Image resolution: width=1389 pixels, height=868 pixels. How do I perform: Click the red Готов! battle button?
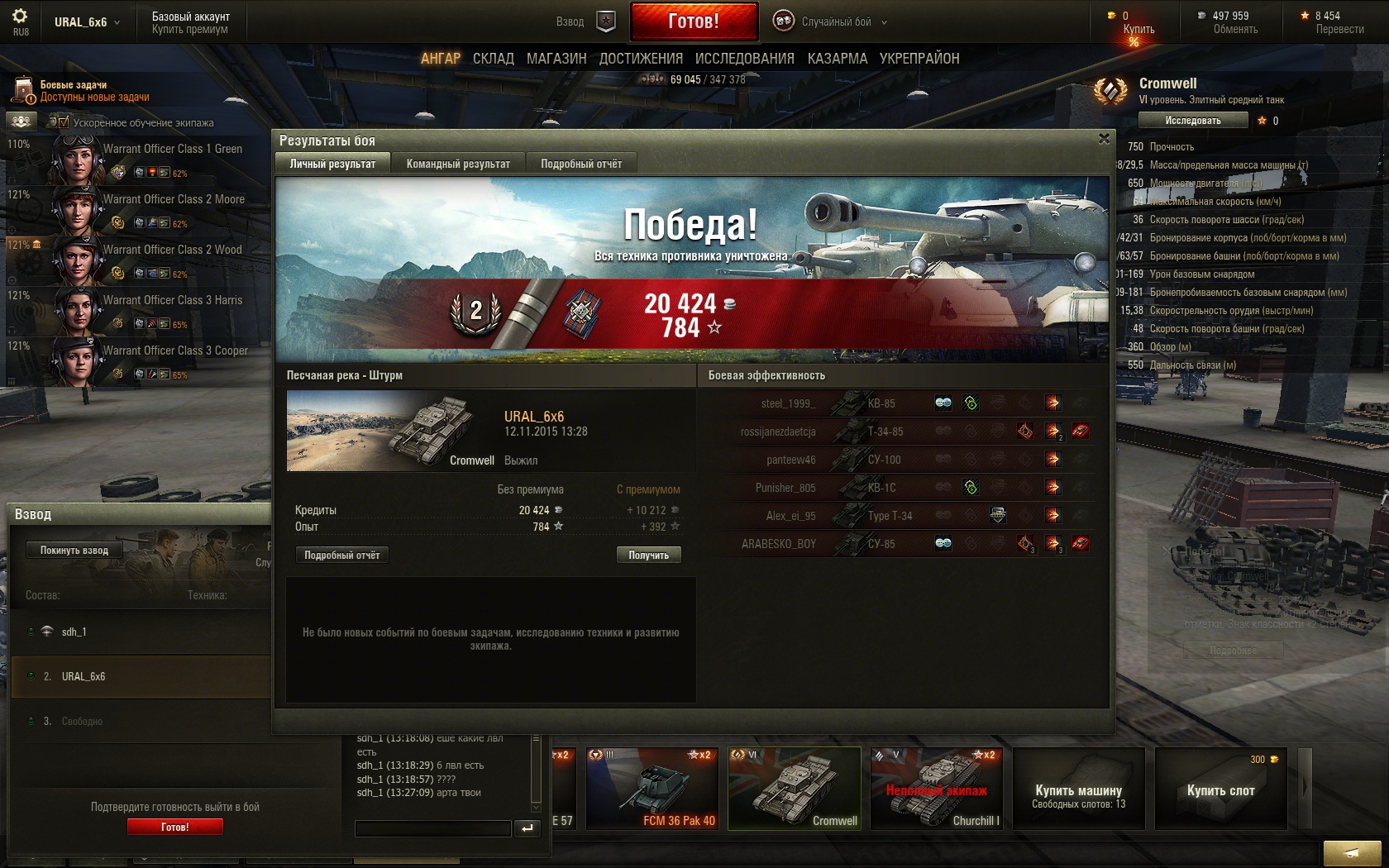(694, 21)
